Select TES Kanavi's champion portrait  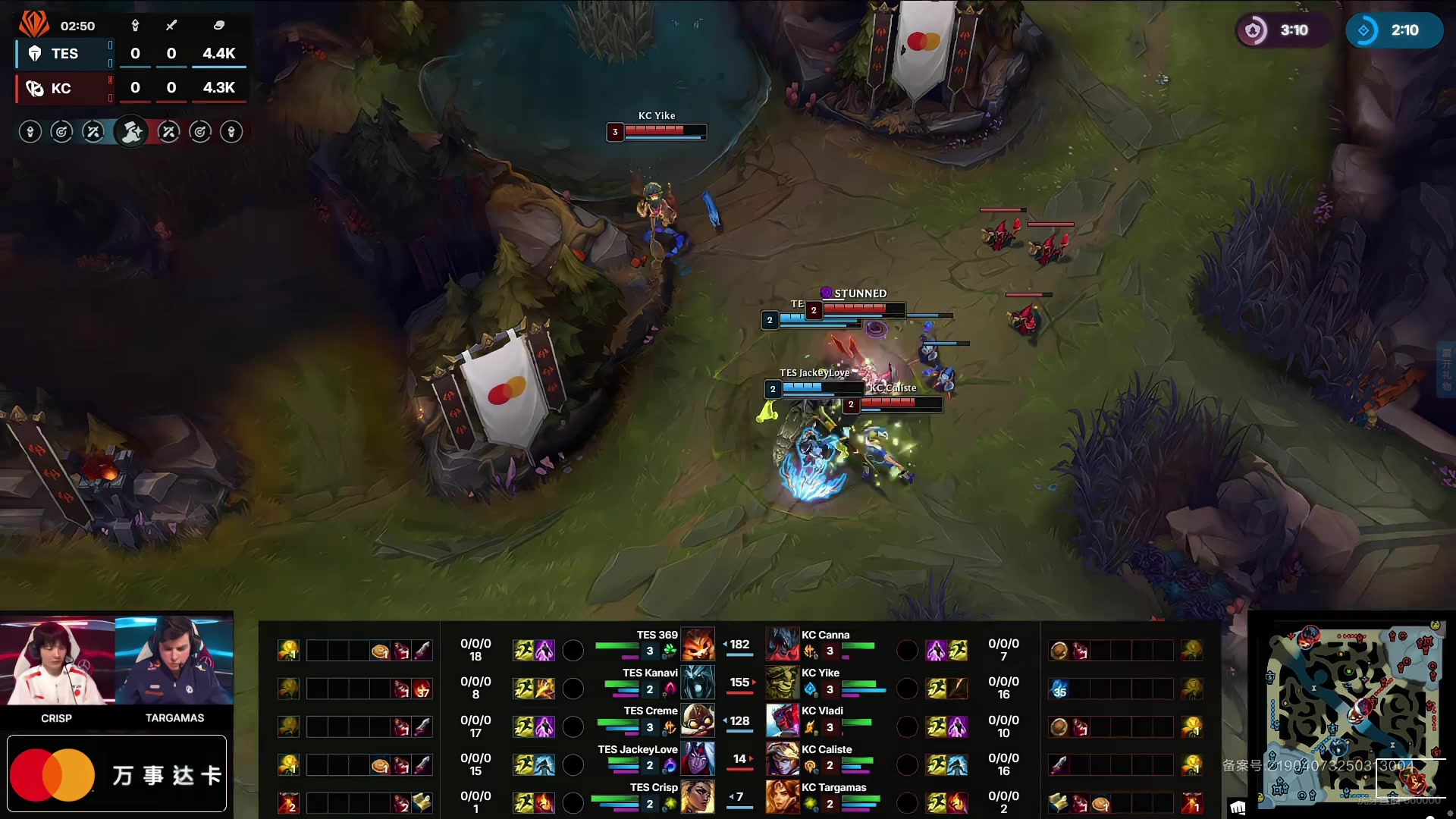(x=698, y=682)
